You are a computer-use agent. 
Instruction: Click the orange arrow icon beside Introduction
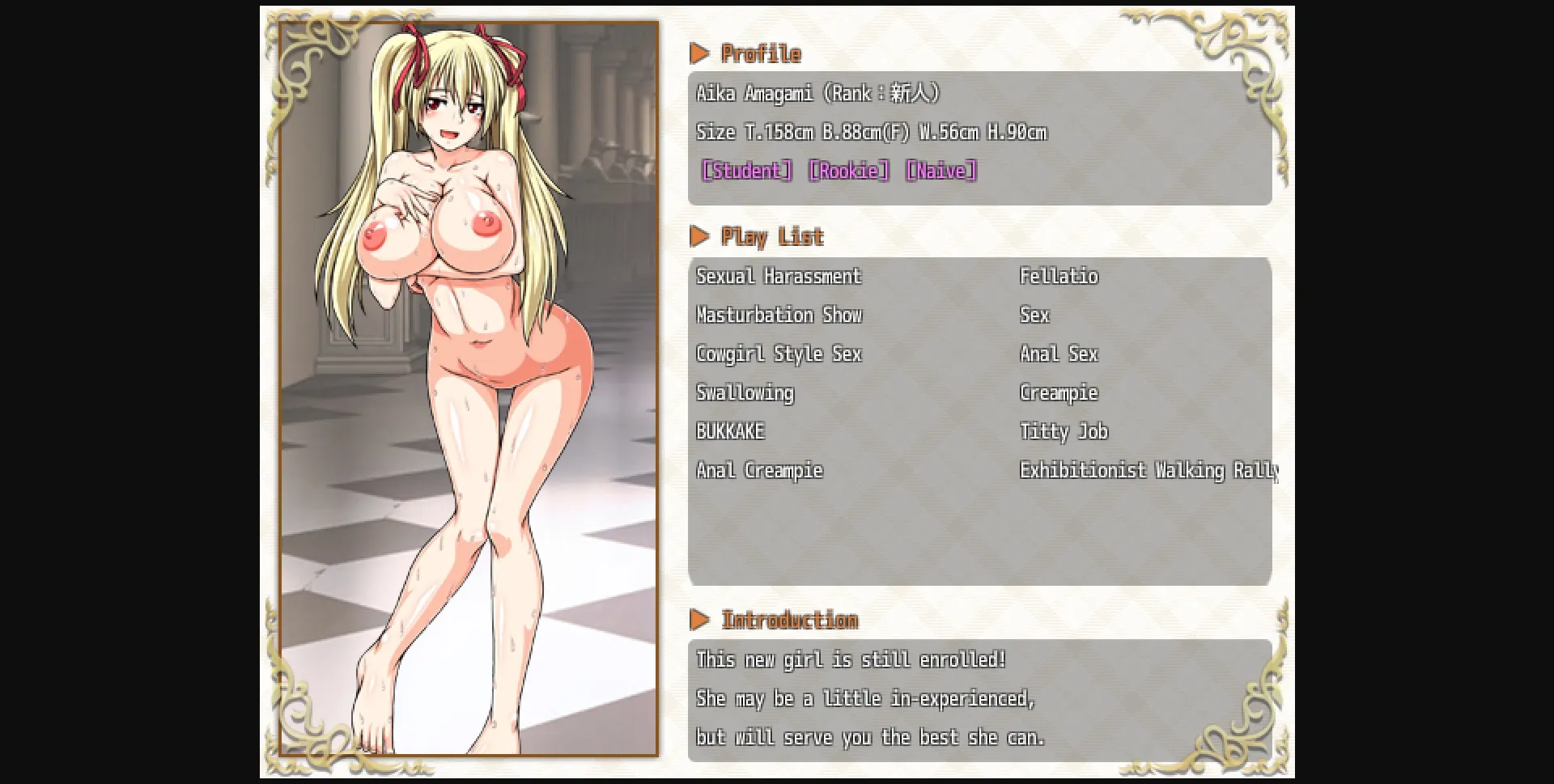point(701,620)
